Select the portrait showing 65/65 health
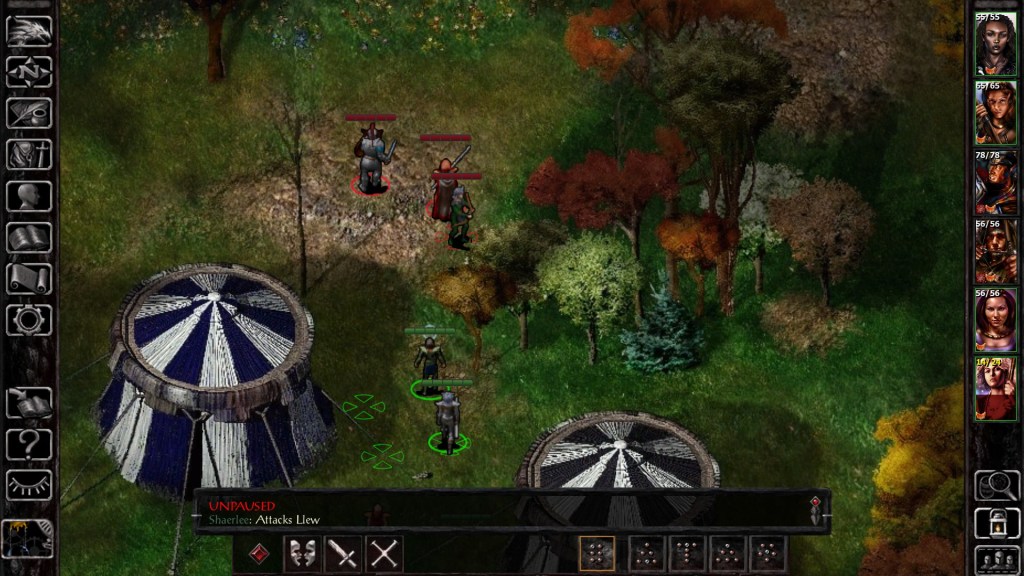 (x=995, y=114)
